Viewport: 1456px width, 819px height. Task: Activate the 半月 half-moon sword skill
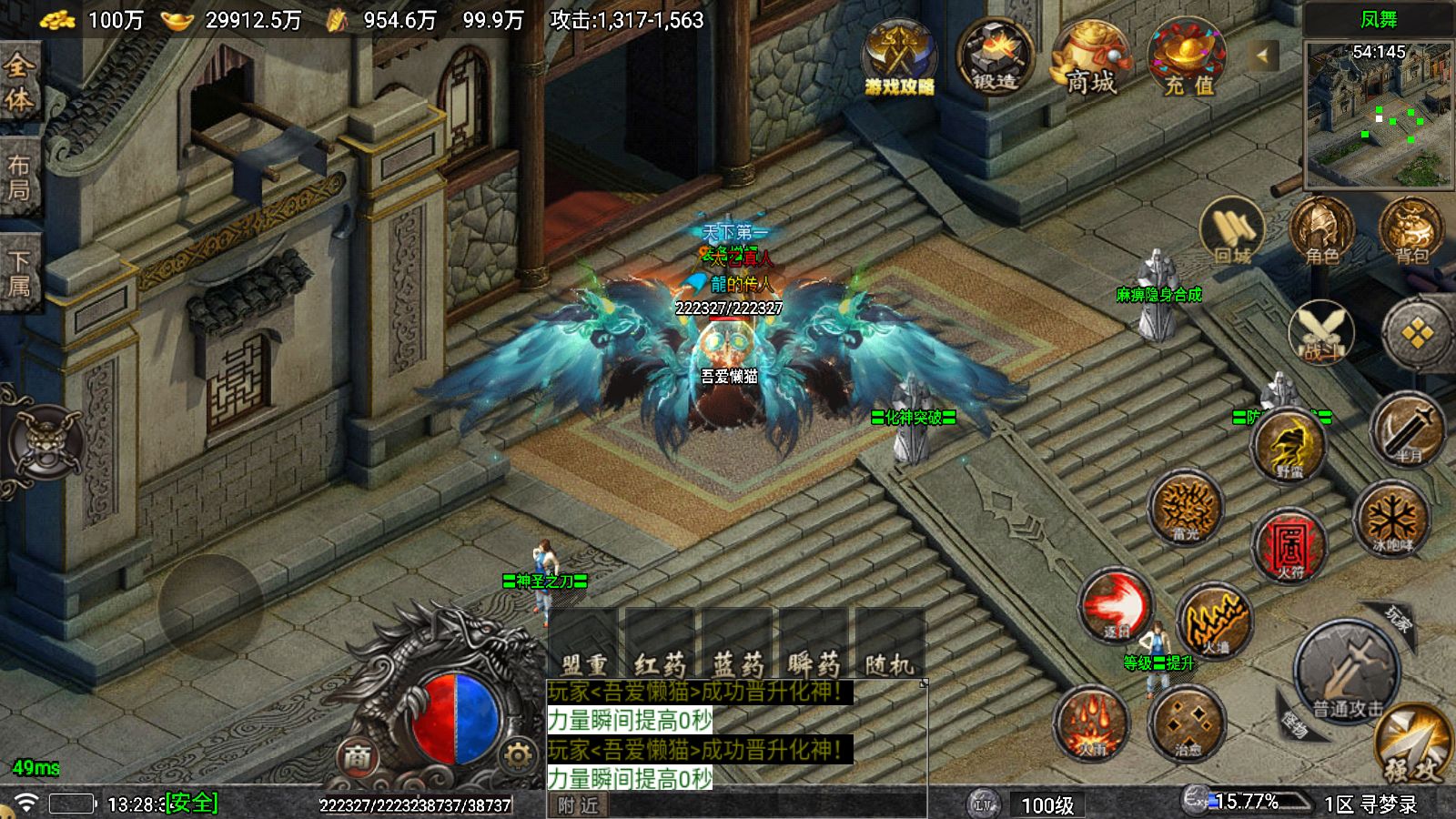pos(1407,430)
